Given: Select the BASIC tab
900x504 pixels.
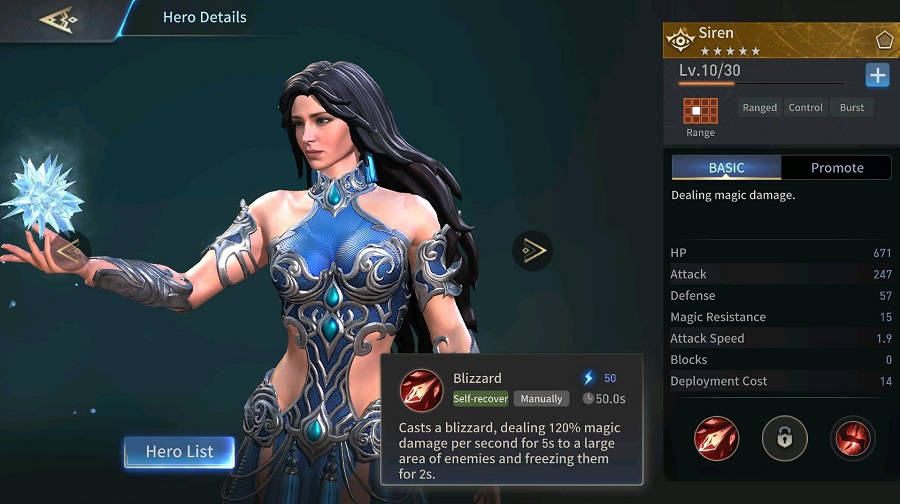Looking at the screenshot, I should point(726,167).
